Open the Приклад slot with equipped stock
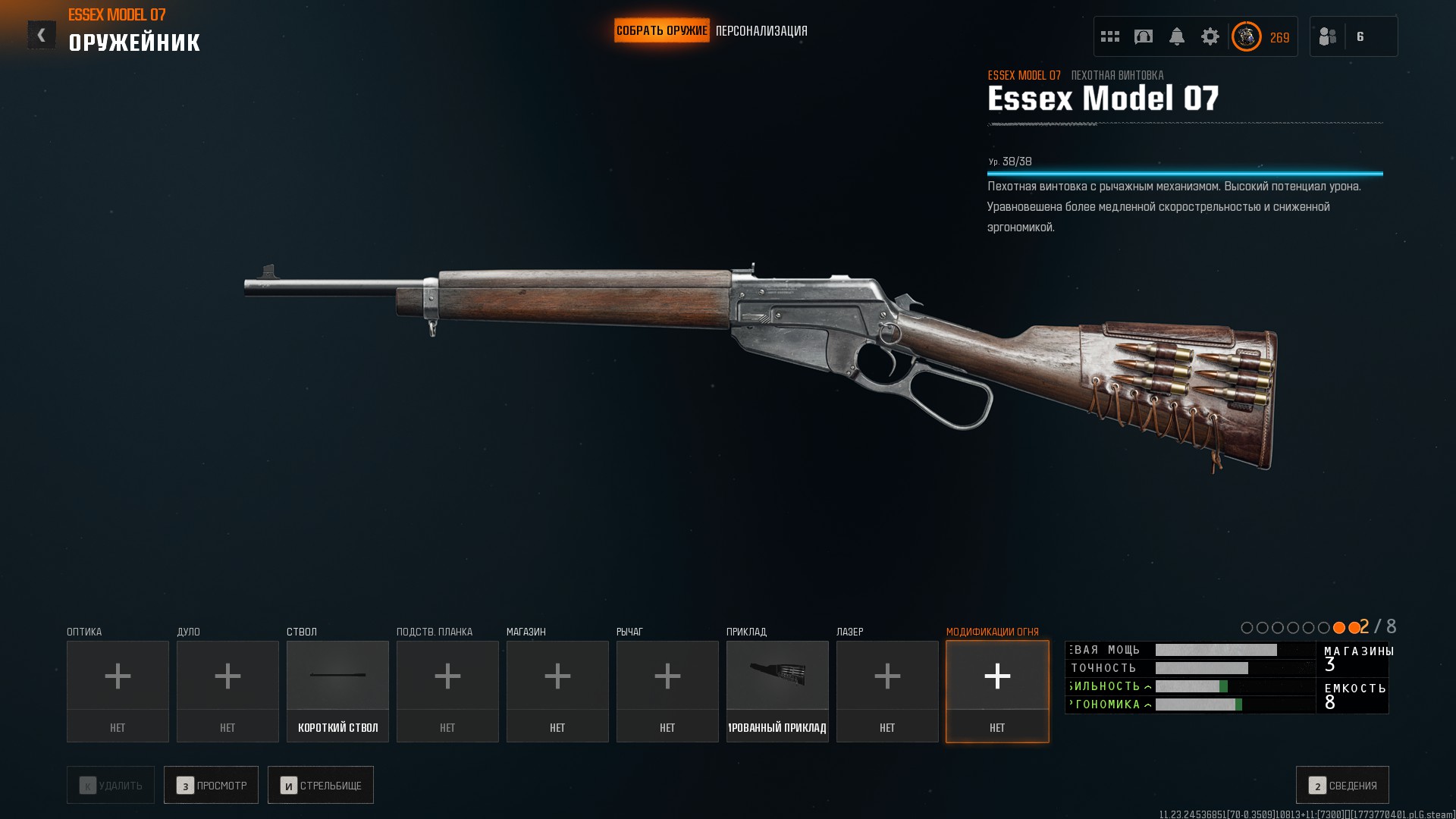The height and width of the screenshot is (819, 1456). coord(777,691)
